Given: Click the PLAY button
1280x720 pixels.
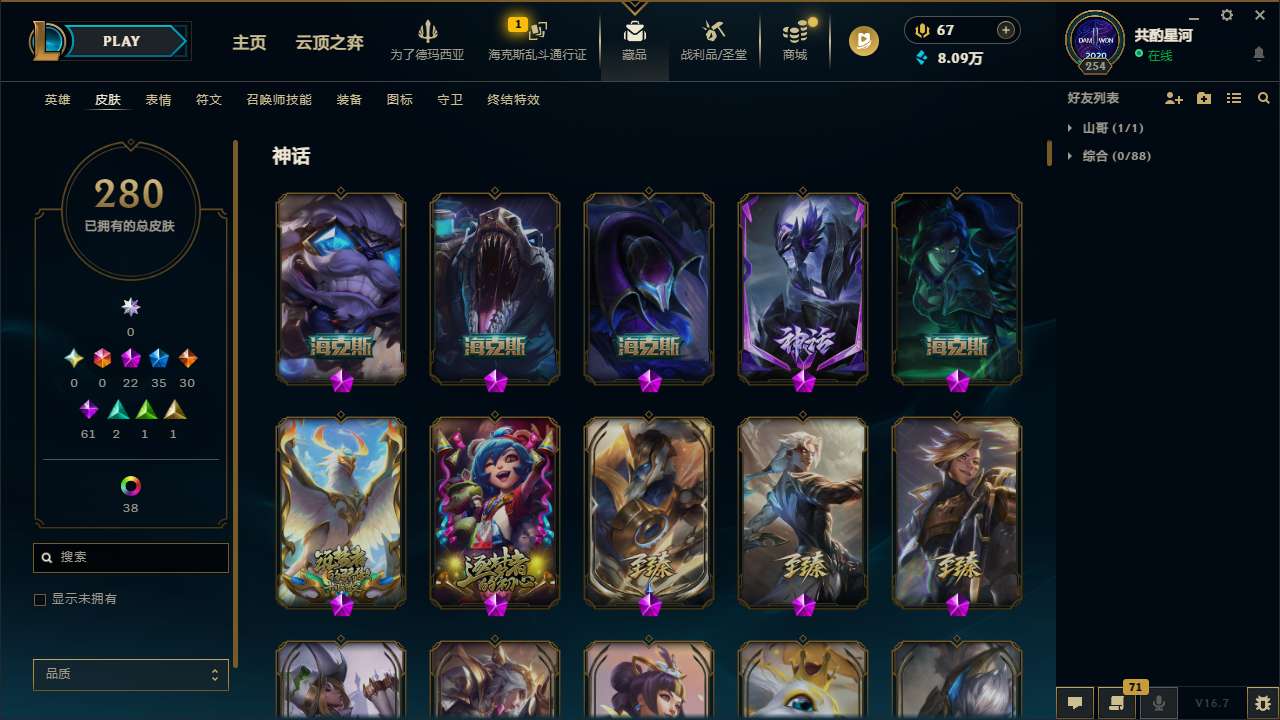Looking at the screenshot, I should pos(121,41).
